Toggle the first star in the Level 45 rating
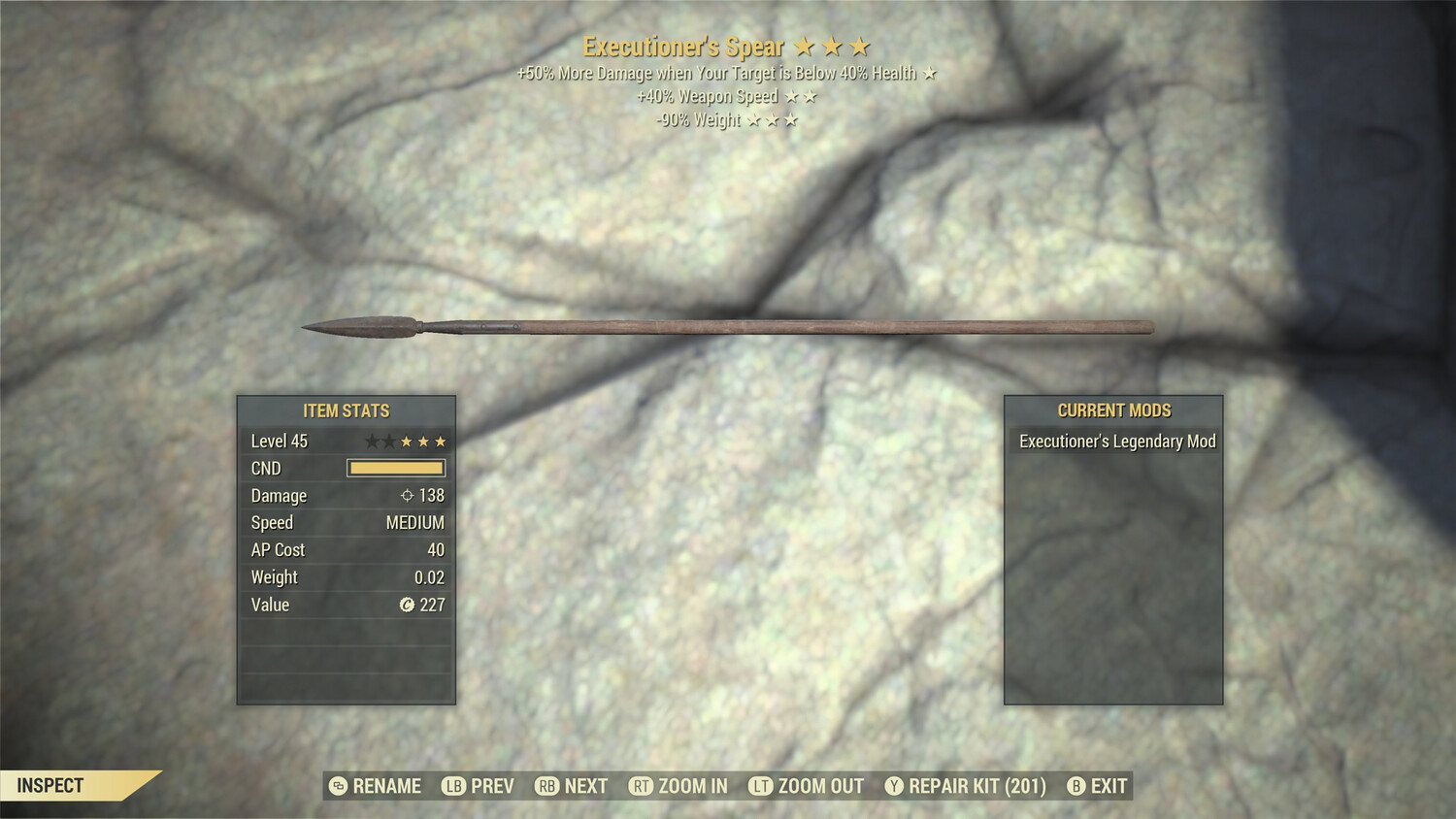Image resolution: width=1456 pixels, height=819 pixels. point(371,441)
